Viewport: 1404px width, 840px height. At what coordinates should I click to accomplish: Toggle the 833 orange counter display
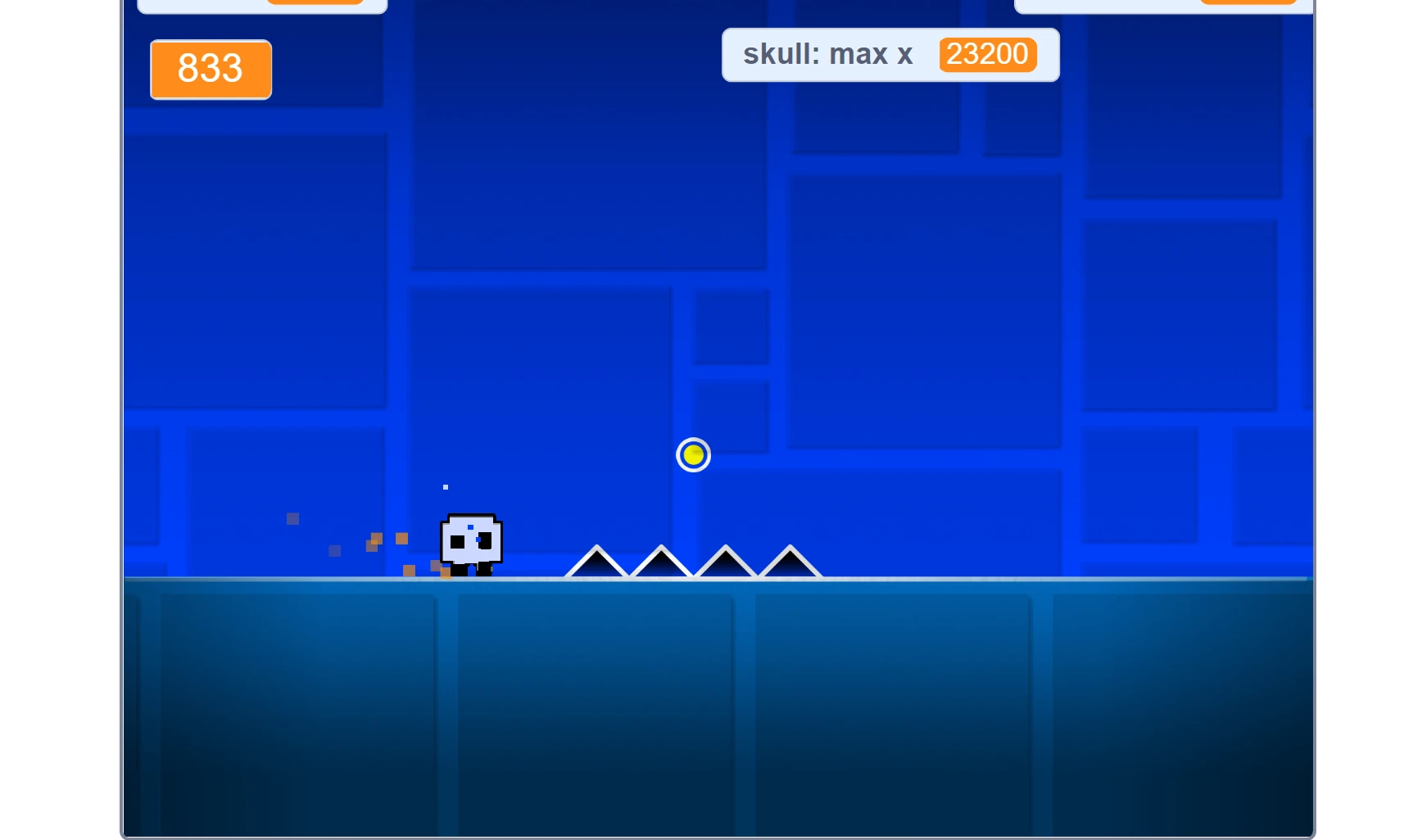[210, 70]
